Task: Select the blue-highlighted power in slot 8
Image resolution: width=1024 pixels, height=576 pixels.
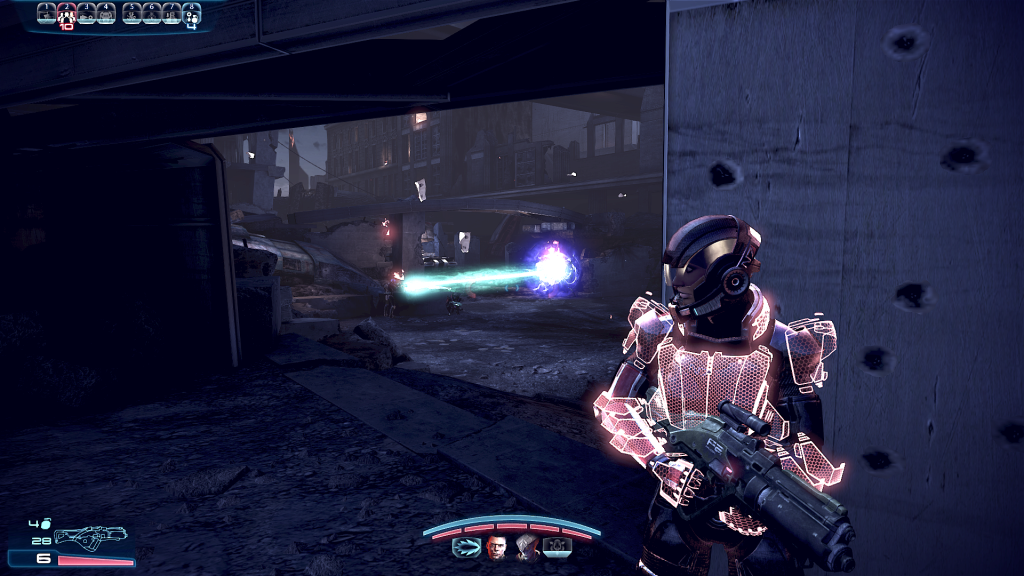Action: point(191,13)
